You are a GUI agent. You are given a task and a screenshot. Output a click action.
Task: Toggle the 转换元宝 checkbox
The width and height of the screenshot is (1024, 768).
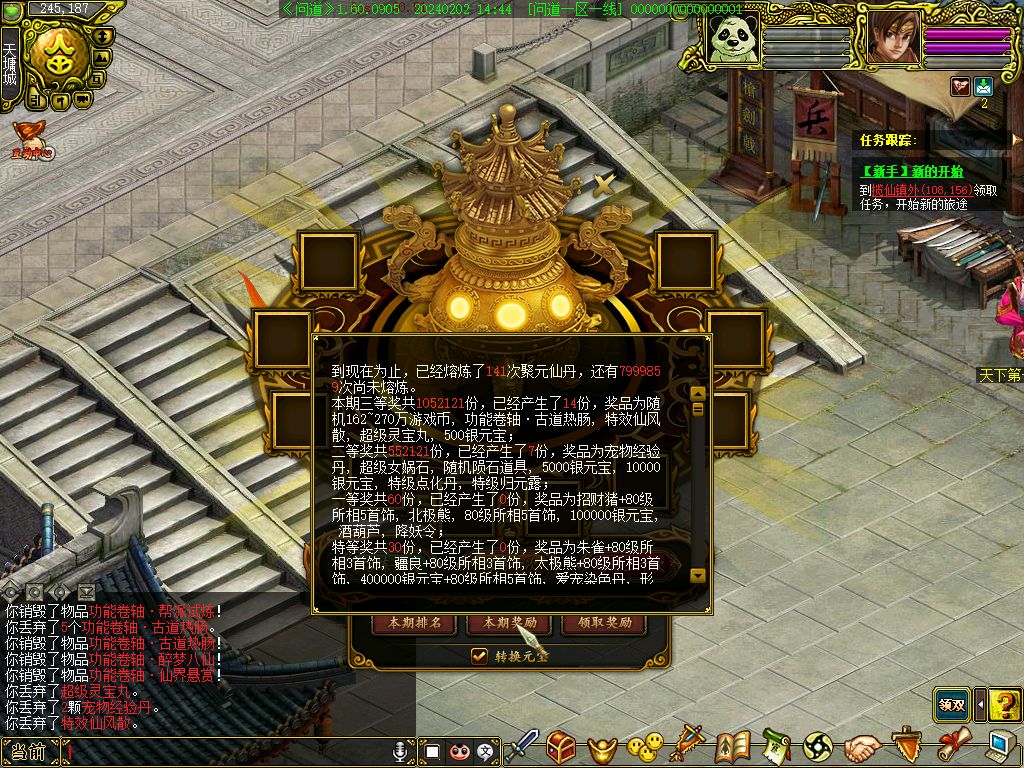(480, 656)
